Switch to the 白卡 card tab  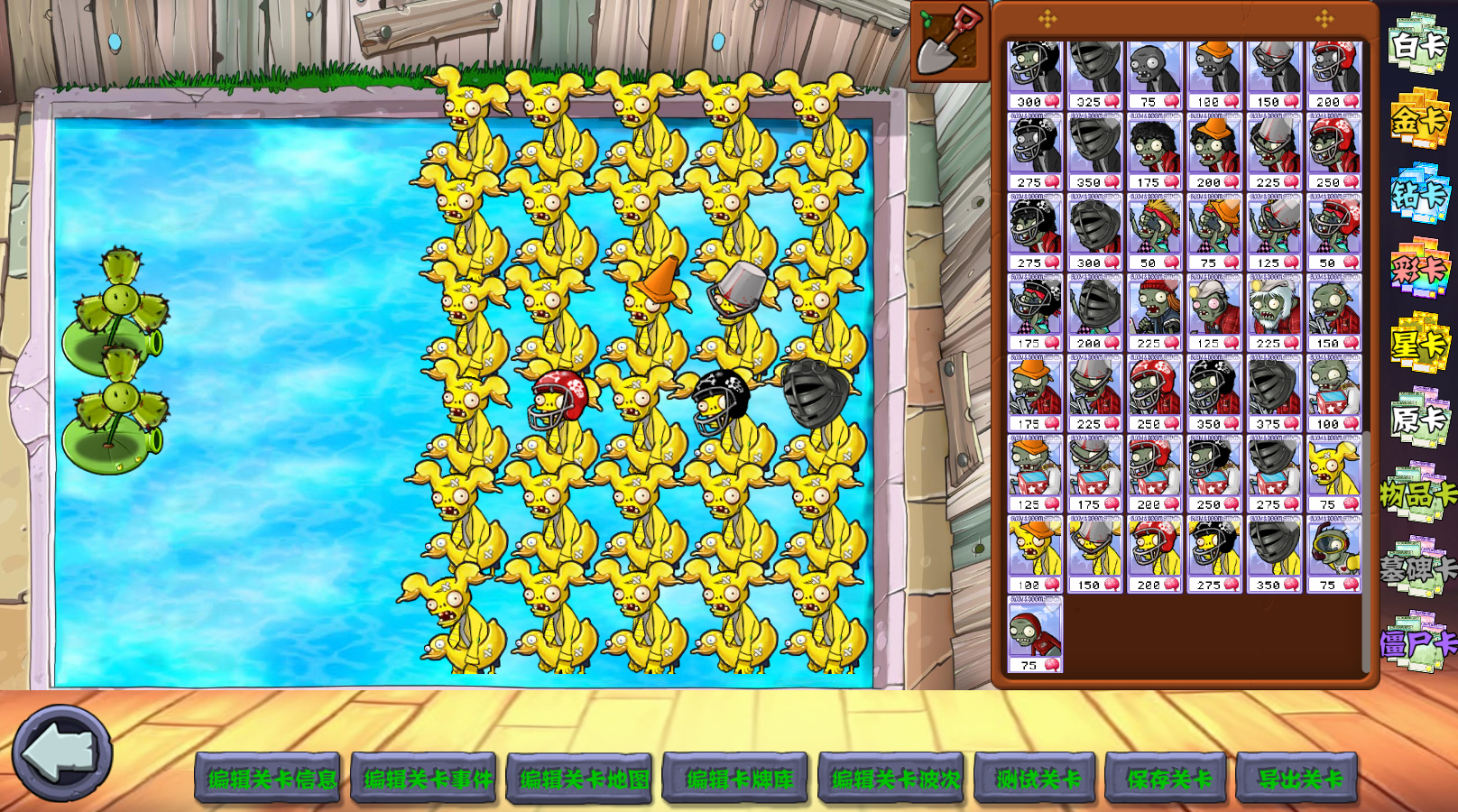(x=1418, y=43)
